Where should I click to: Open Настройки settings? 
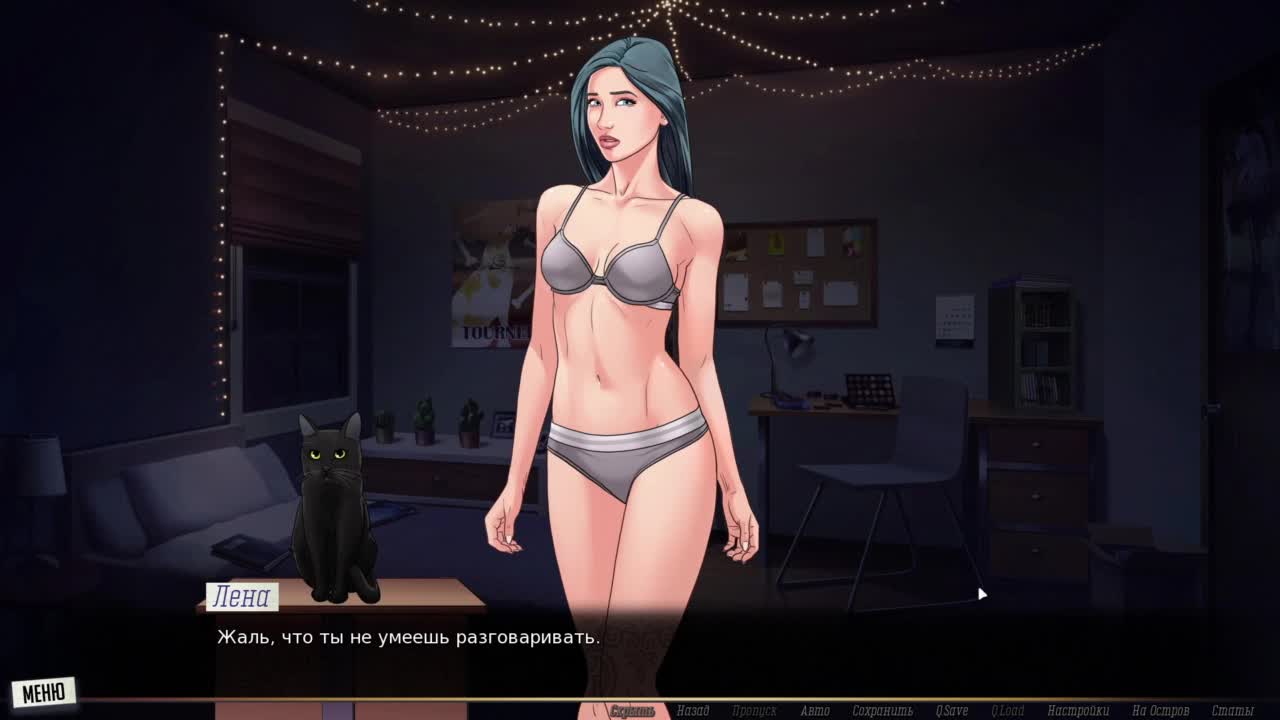(x=1078, y=711)
